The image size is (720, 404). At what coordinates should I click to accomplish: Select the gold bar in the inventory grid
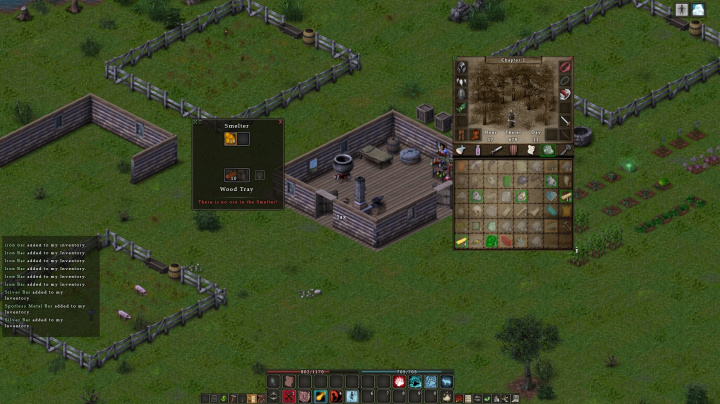click(x=463, y=241)
